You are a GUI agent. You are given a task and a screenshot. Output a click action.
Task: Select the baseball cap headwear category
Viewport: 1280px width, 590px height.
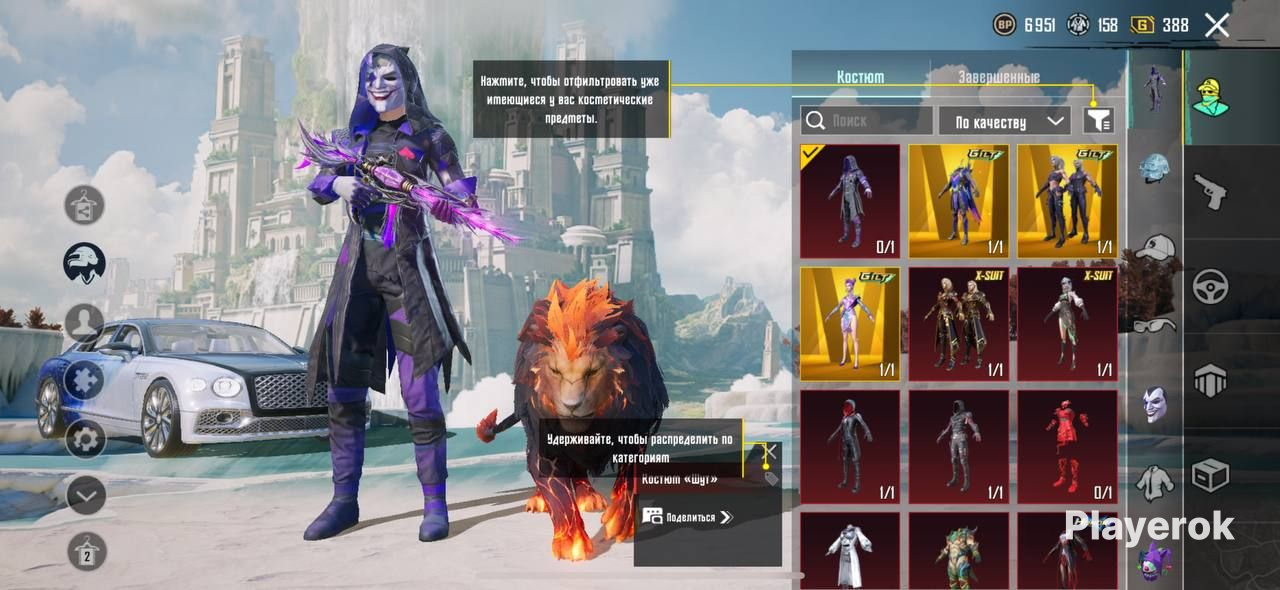click(x=1155, y=248)
